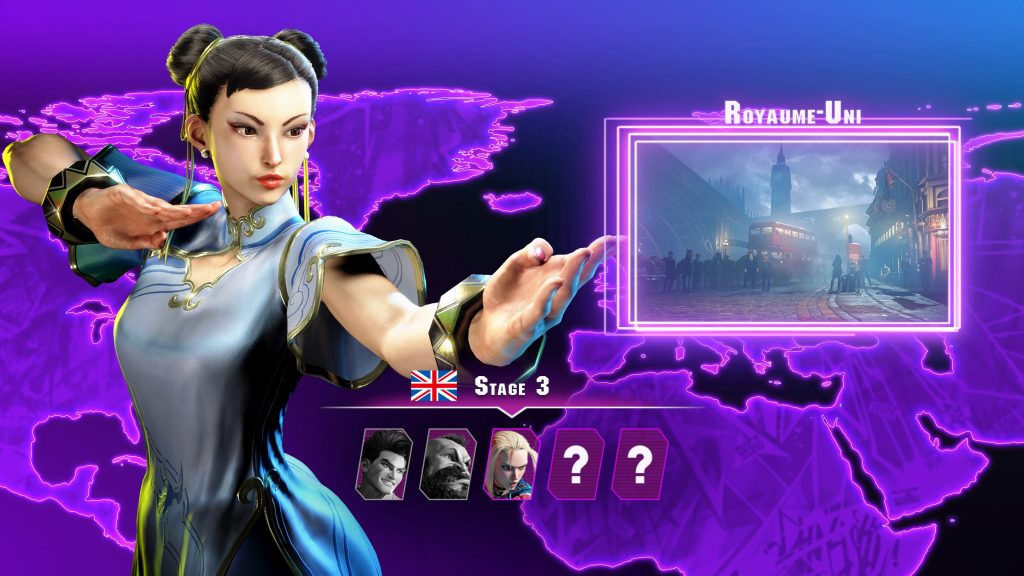Select the greyed-out grinning fighter portrait
This screenshot has height=576, width=1024.
[384, 463]
